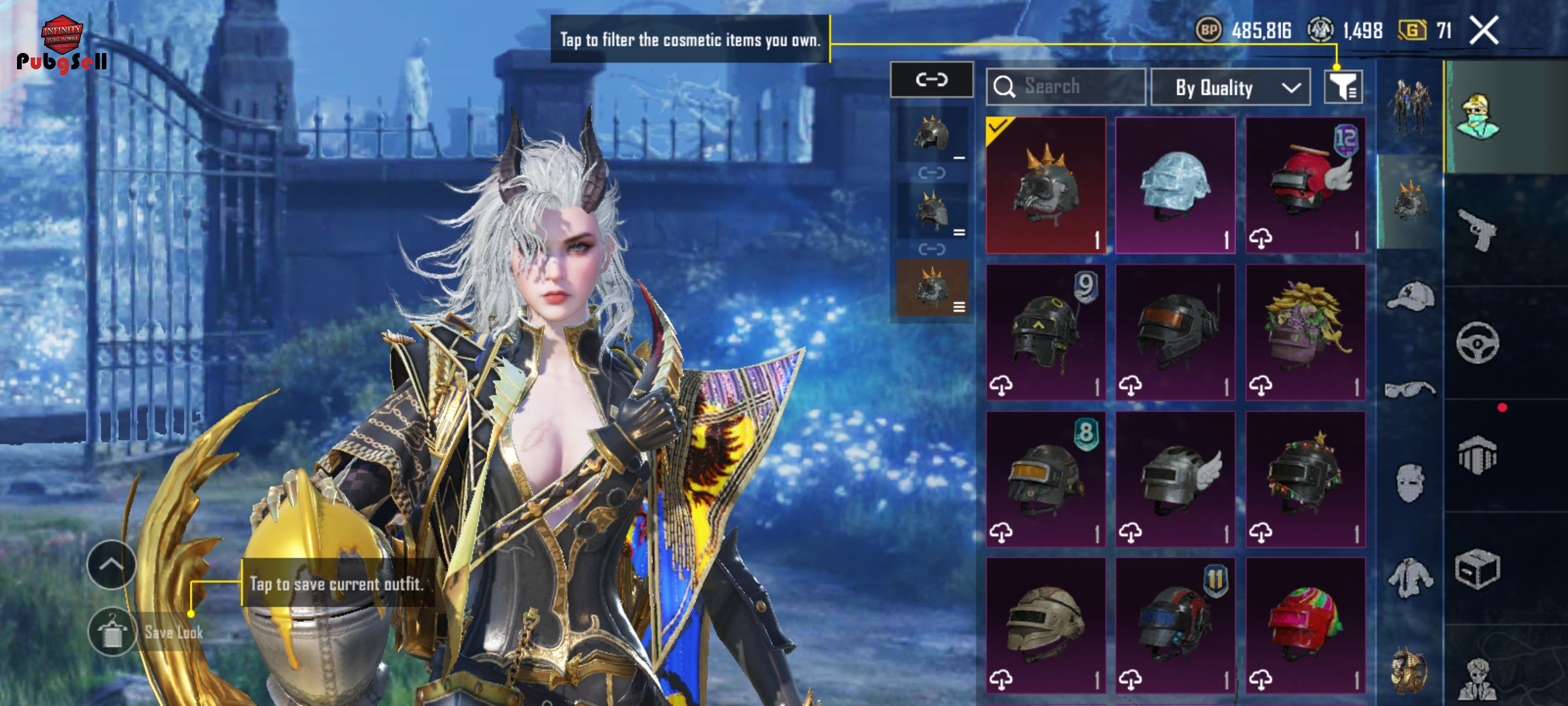Select the equipped spiked skull helmet
Screen dimensions: 1568x706
(x=1045, y=185)
